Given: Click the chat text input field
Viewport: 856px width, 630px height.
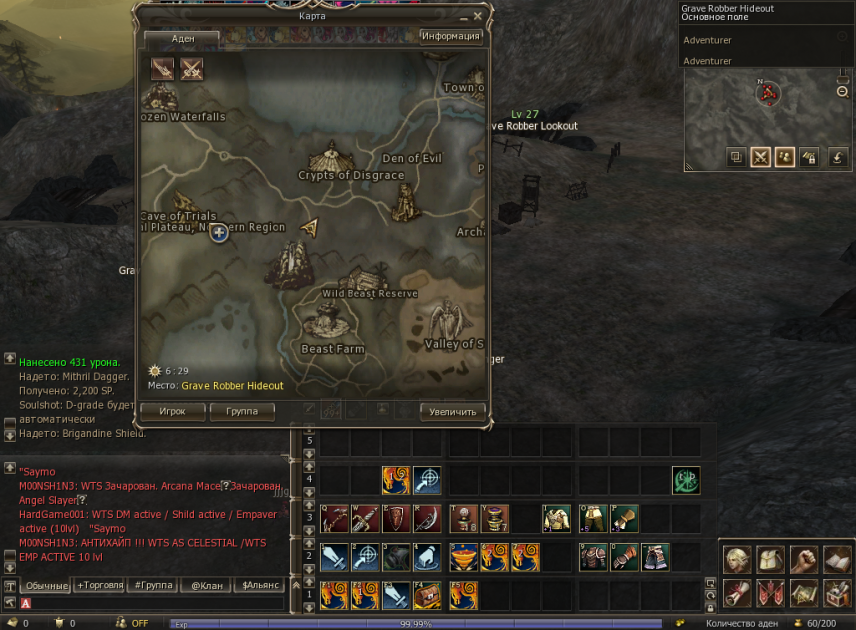Looking at the screenshot, I should tap(160, 603).
